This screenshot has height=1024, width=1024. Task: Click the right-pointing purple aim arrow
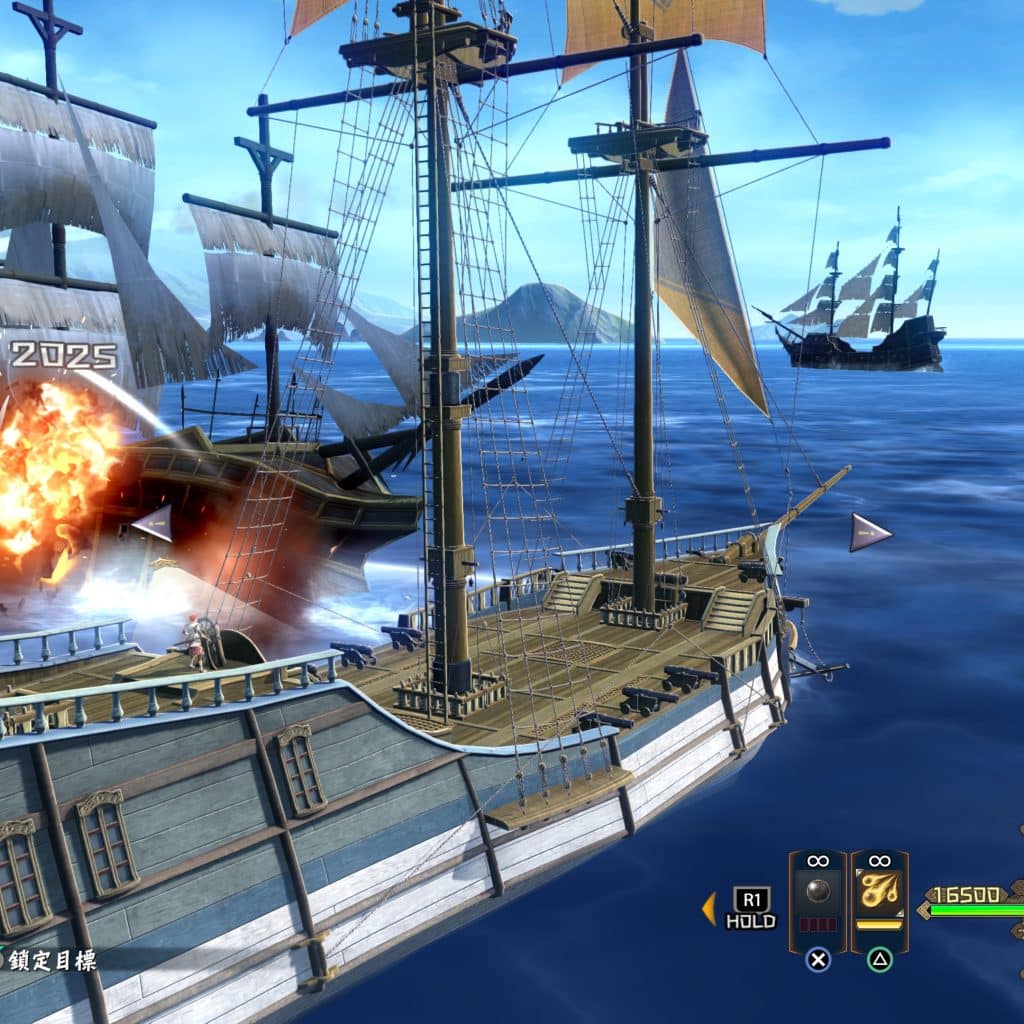[x=869, y=532]
